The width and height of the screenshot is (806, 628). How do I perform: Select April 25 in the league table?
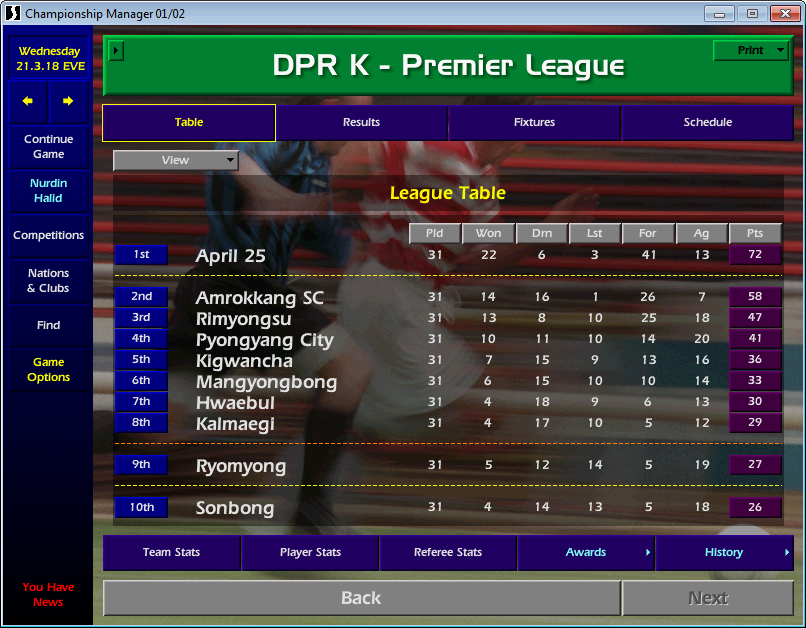231,256
